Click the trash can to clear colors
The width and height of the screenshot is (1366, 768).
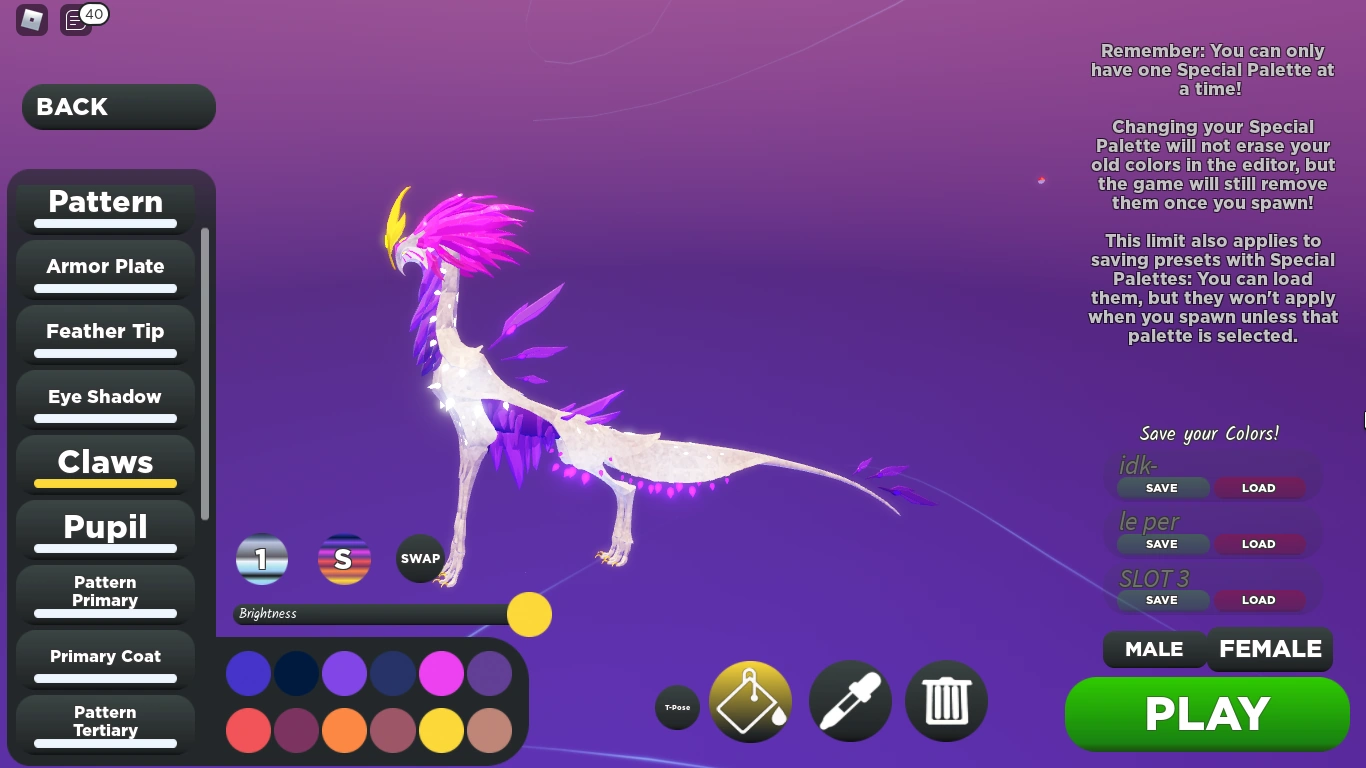(945, 701)
